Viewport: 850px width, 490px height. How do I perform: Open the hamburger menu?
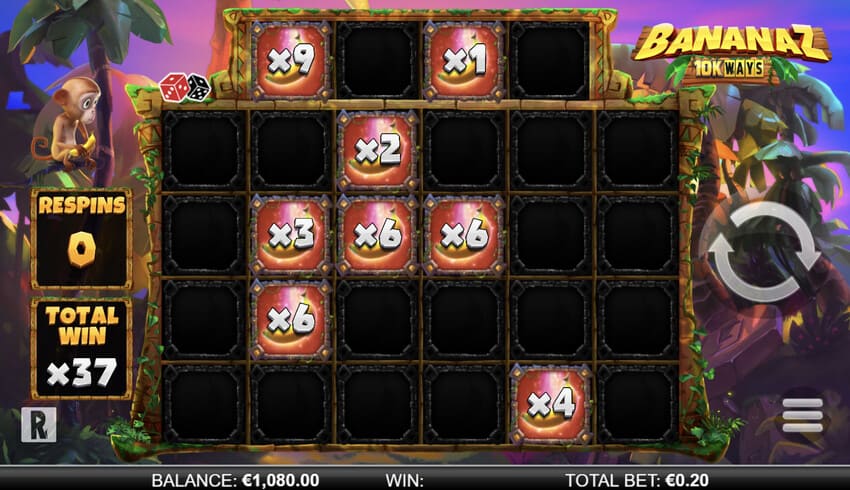802,414
